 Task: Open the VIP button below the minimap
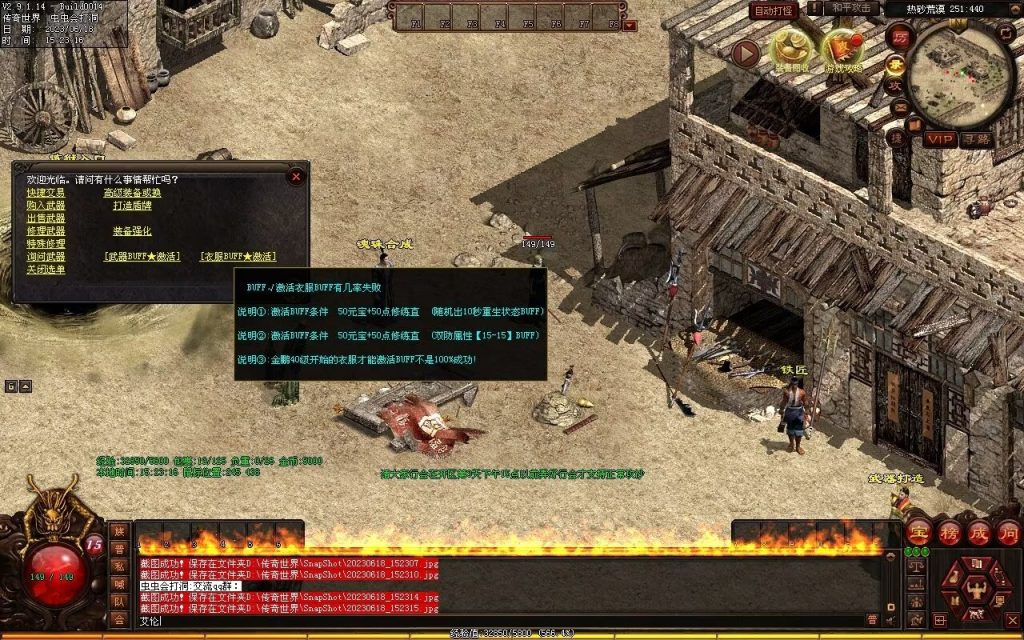click(938, 139)
